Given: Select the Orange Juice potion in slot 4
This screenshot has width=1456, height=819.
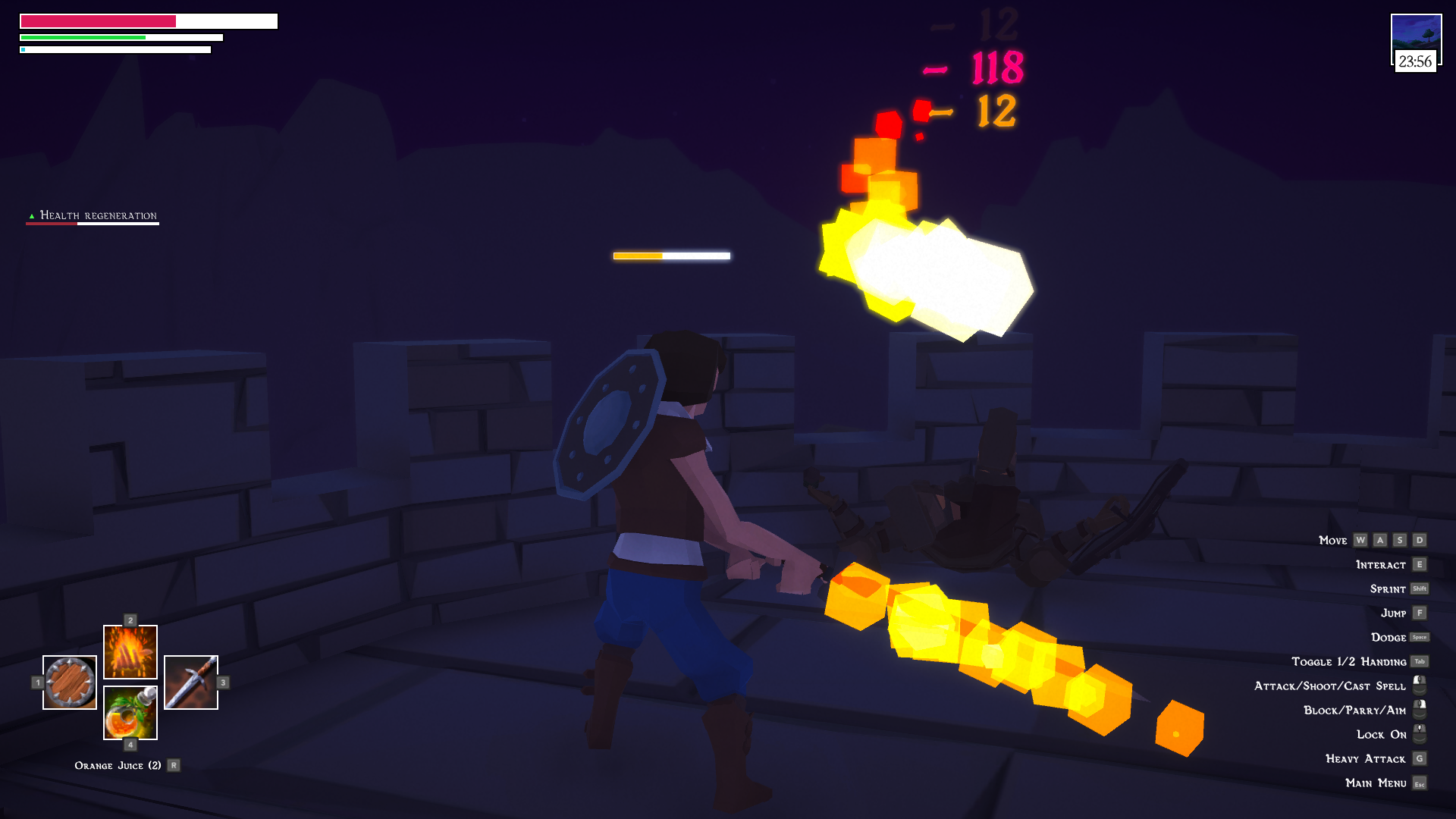Looking at the screenshot, I should pos(130,711).
